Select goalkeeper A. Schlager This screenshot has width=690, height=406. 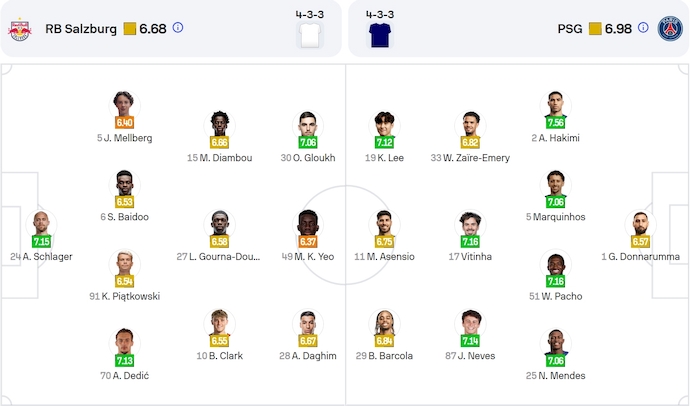41,225
